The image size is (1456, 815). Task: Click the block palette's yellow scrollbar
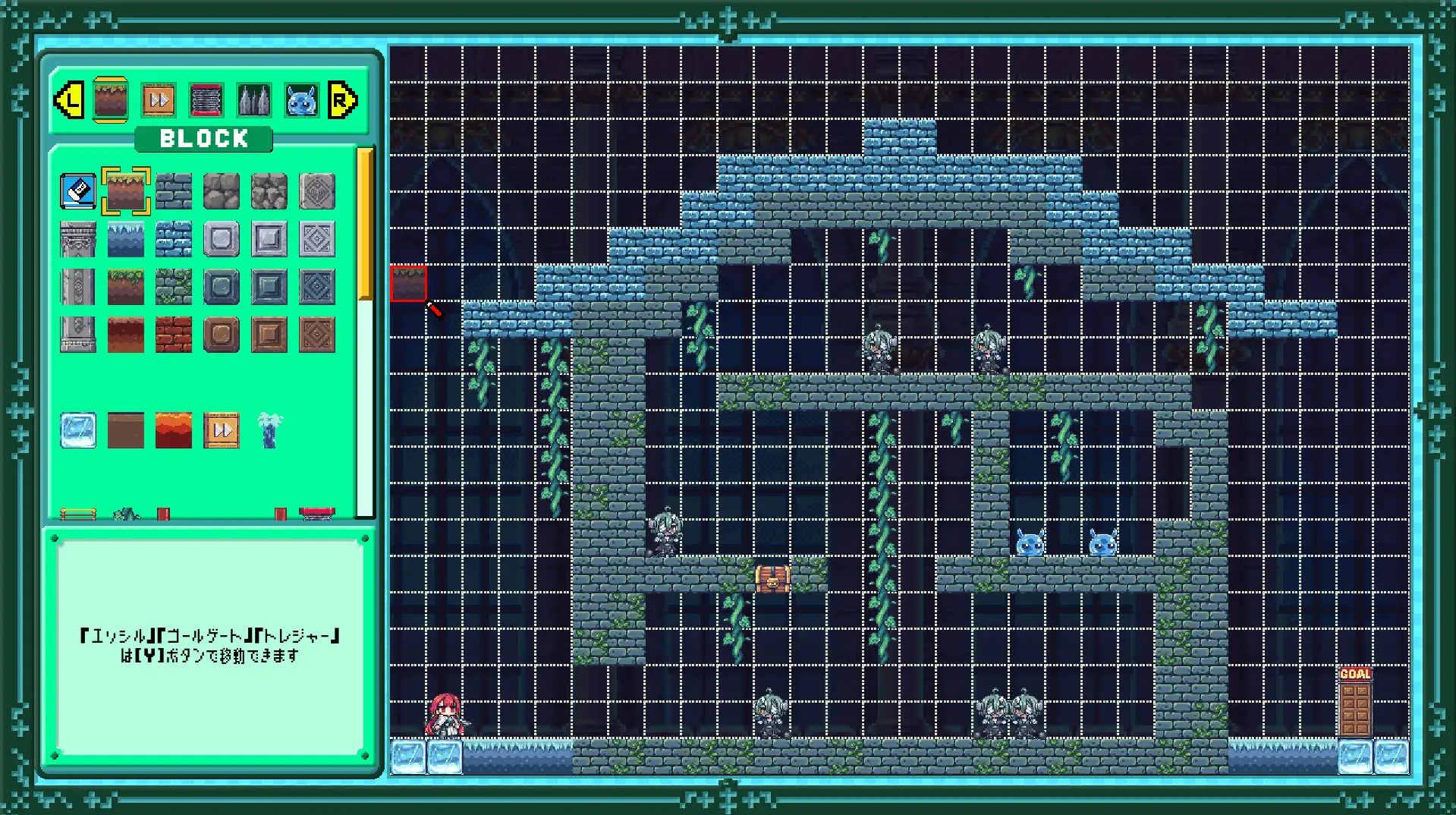[365, 224]
